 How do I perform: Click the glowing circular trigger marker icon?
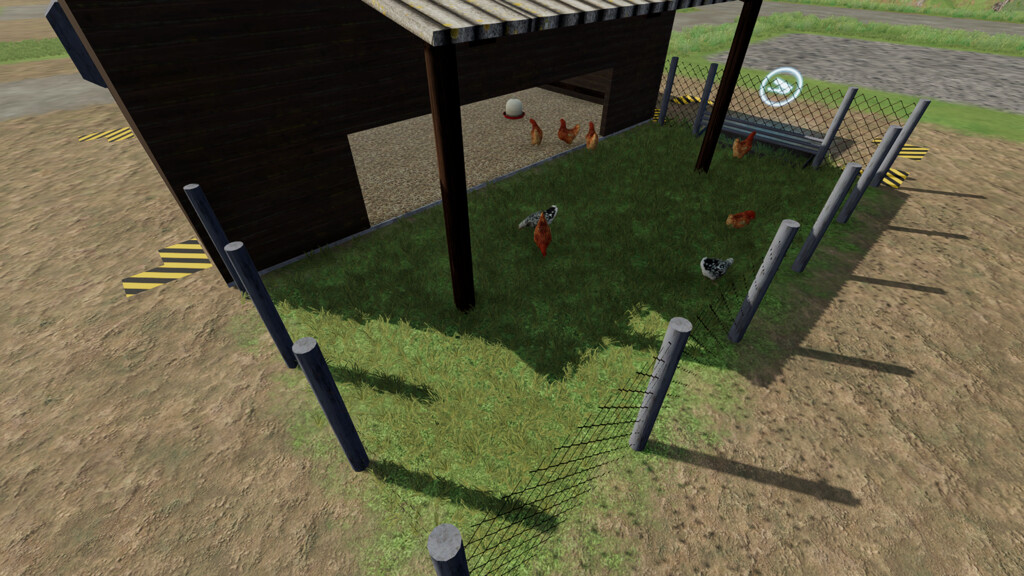point(780,88)
